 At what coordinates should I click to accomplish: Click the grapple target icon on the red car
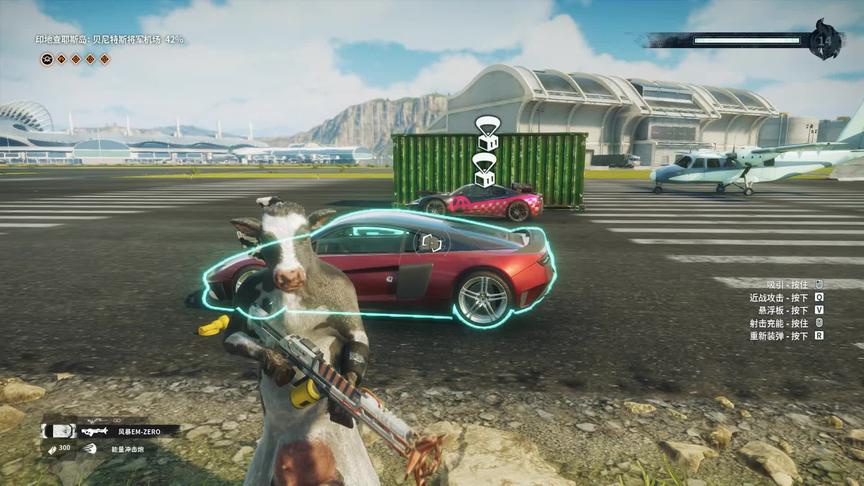[x=431, y=242]
